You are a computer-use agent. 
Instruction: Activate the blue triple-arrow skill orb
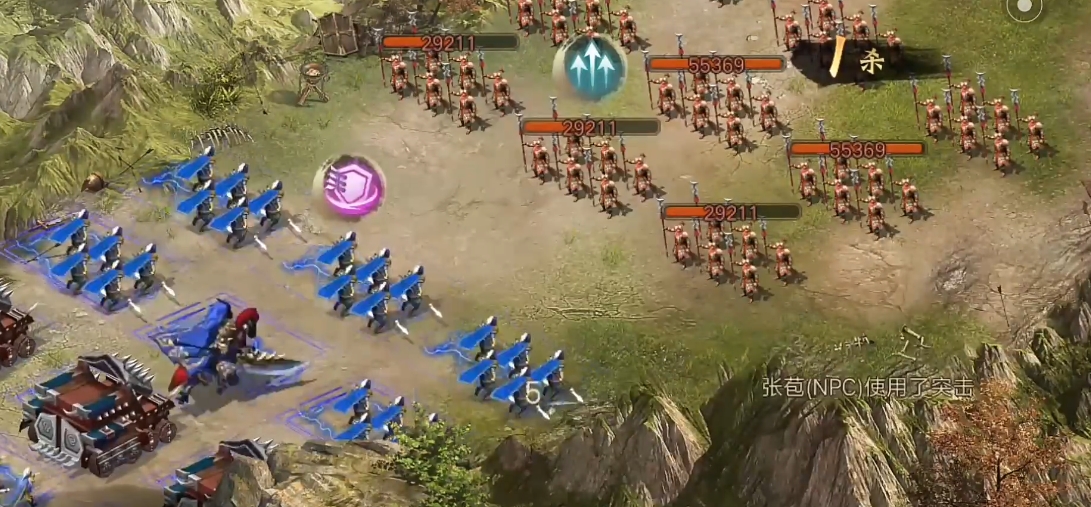click(x=590, y=66)
